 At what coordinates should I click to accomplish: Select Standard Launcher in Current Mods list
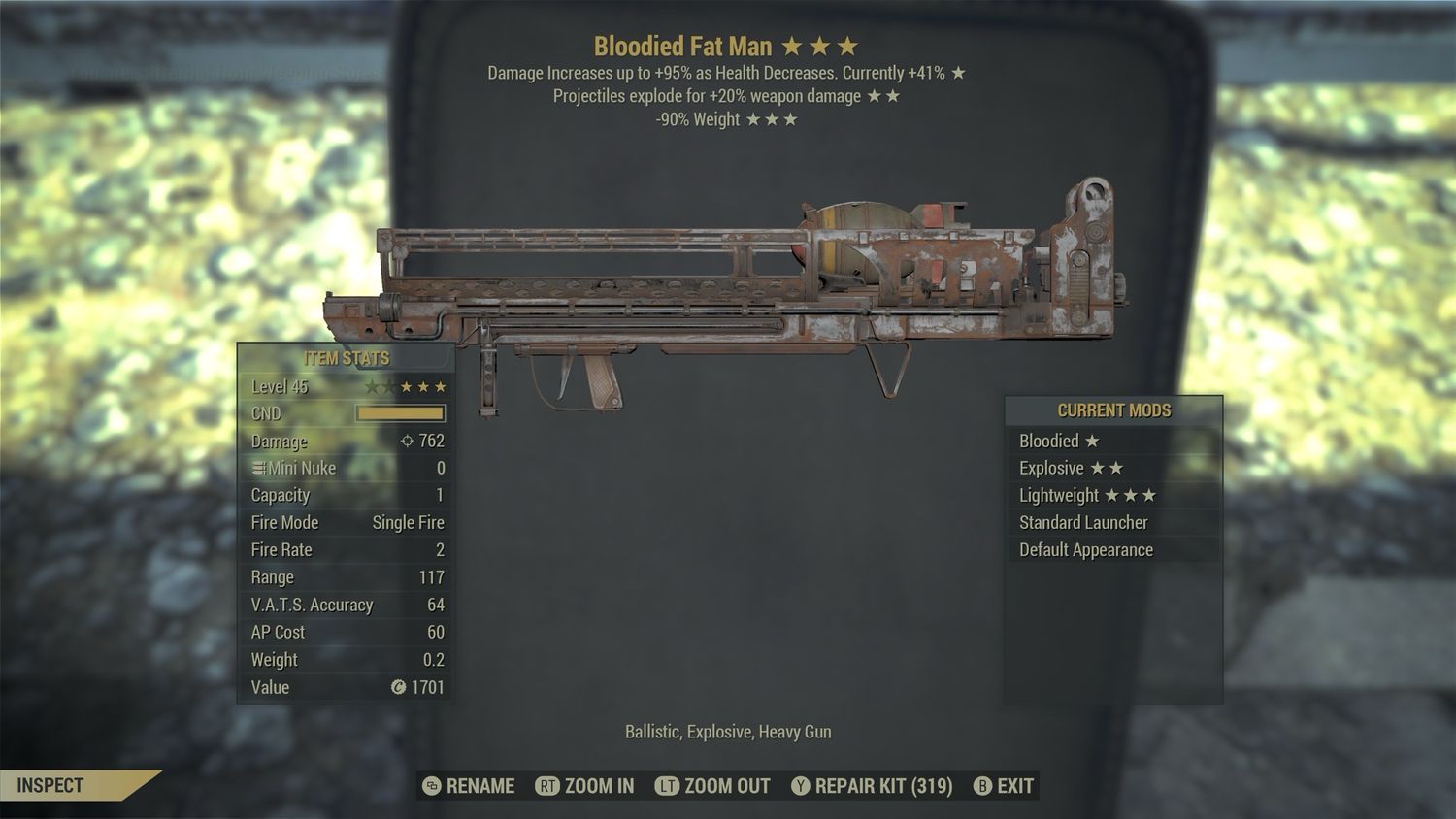click(x=1082, y=522)
